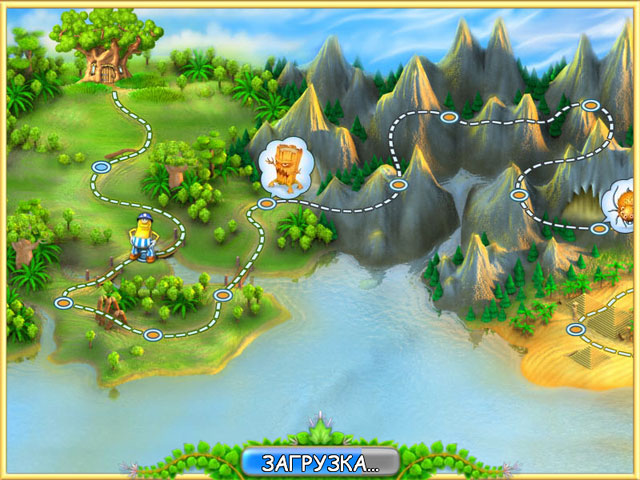Click the ЗАГРУЗКА loading button

(x=320, y=463)
